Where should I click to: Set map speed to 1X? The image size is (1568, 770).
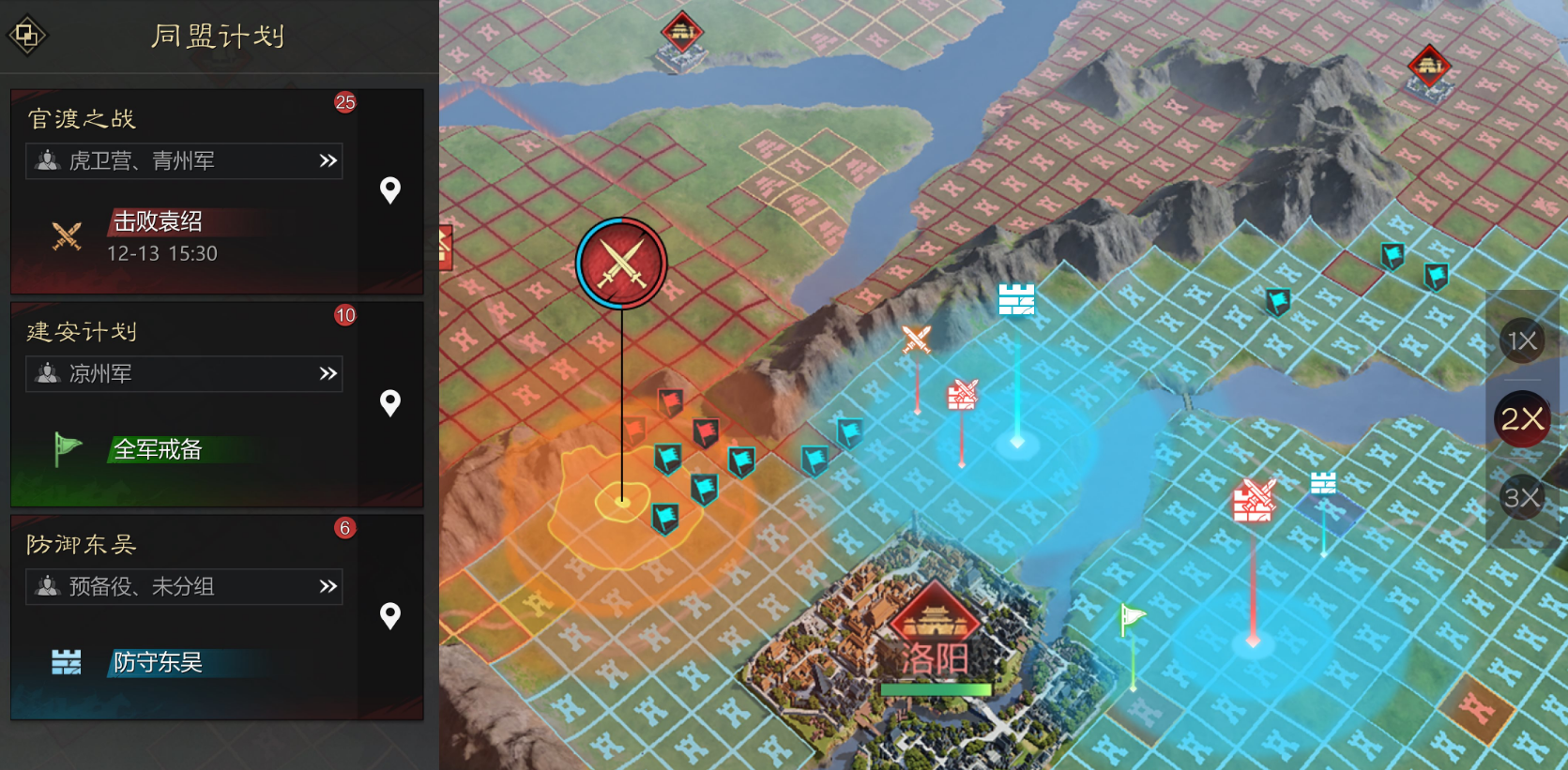point(1521,340)
